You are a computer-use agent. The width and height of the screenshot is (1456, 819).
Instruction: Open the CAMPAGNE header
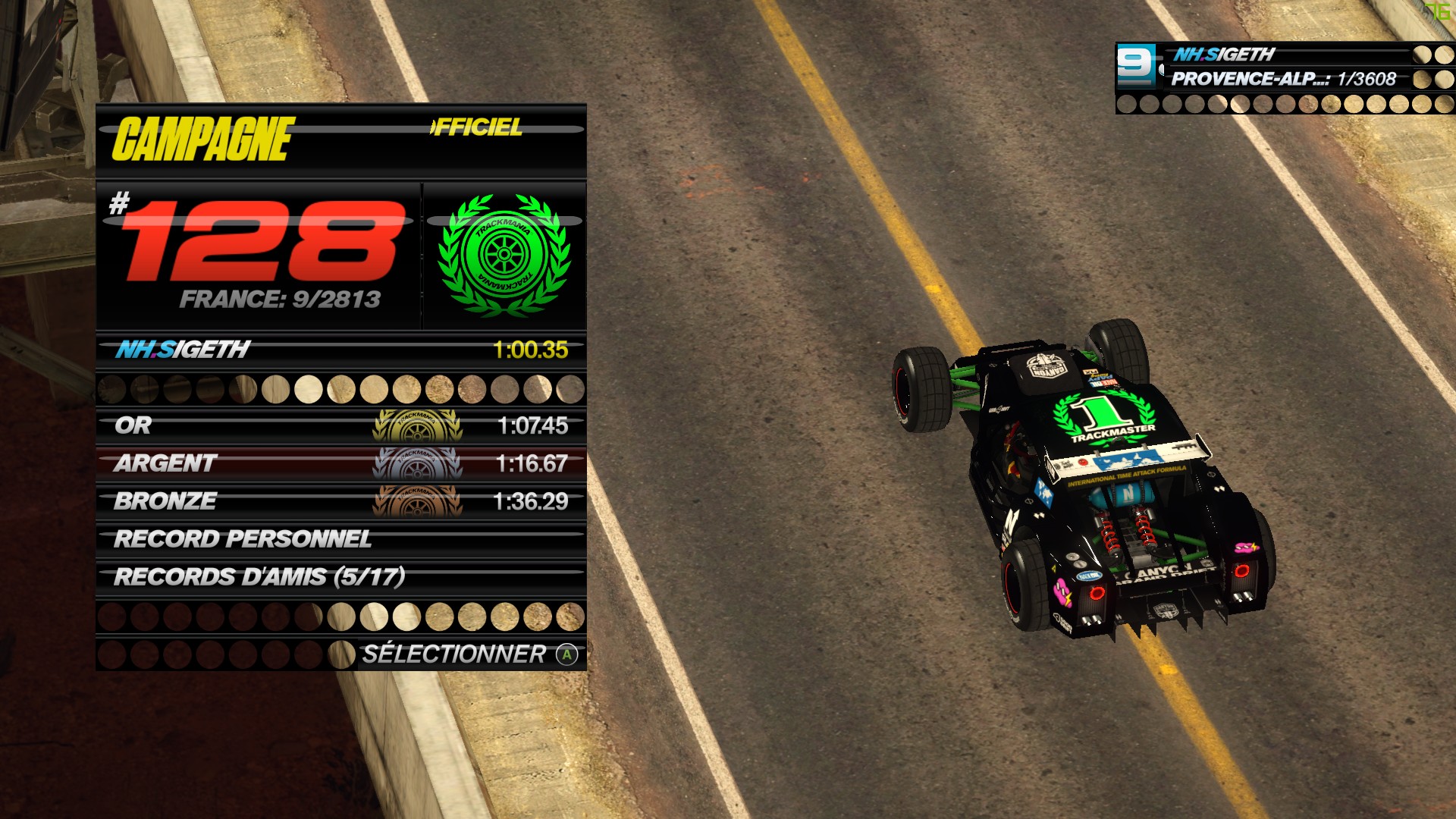tap(204, 140)
